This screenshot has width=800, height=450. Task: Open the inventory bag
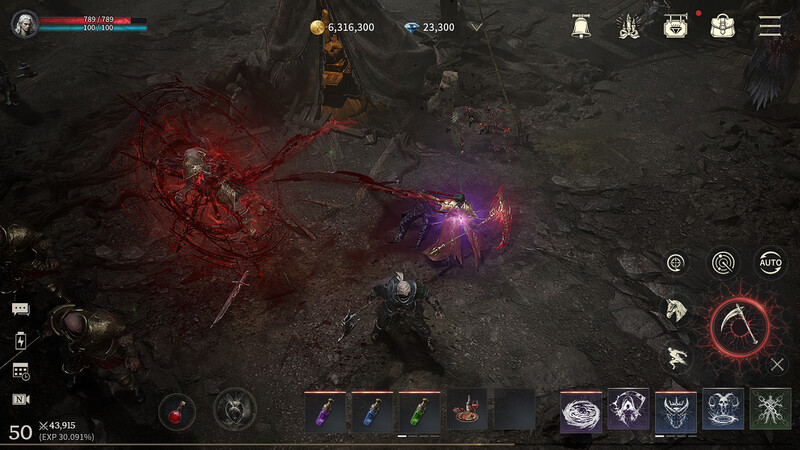[722, 27]
